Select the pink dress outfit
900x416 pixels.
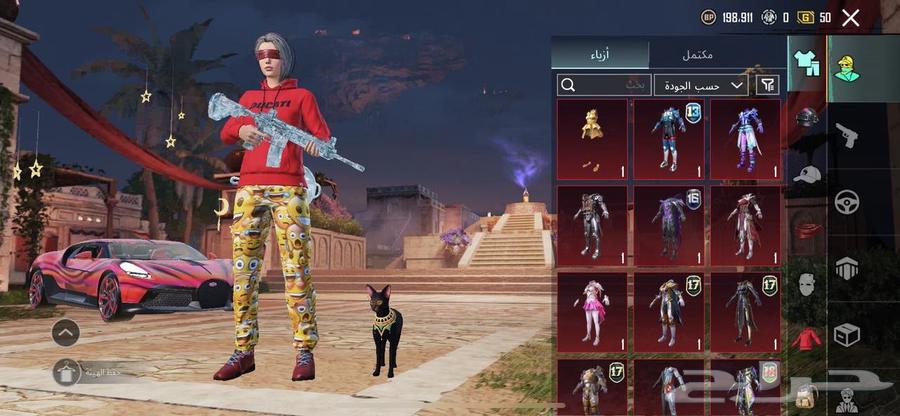tap(592, 312)
